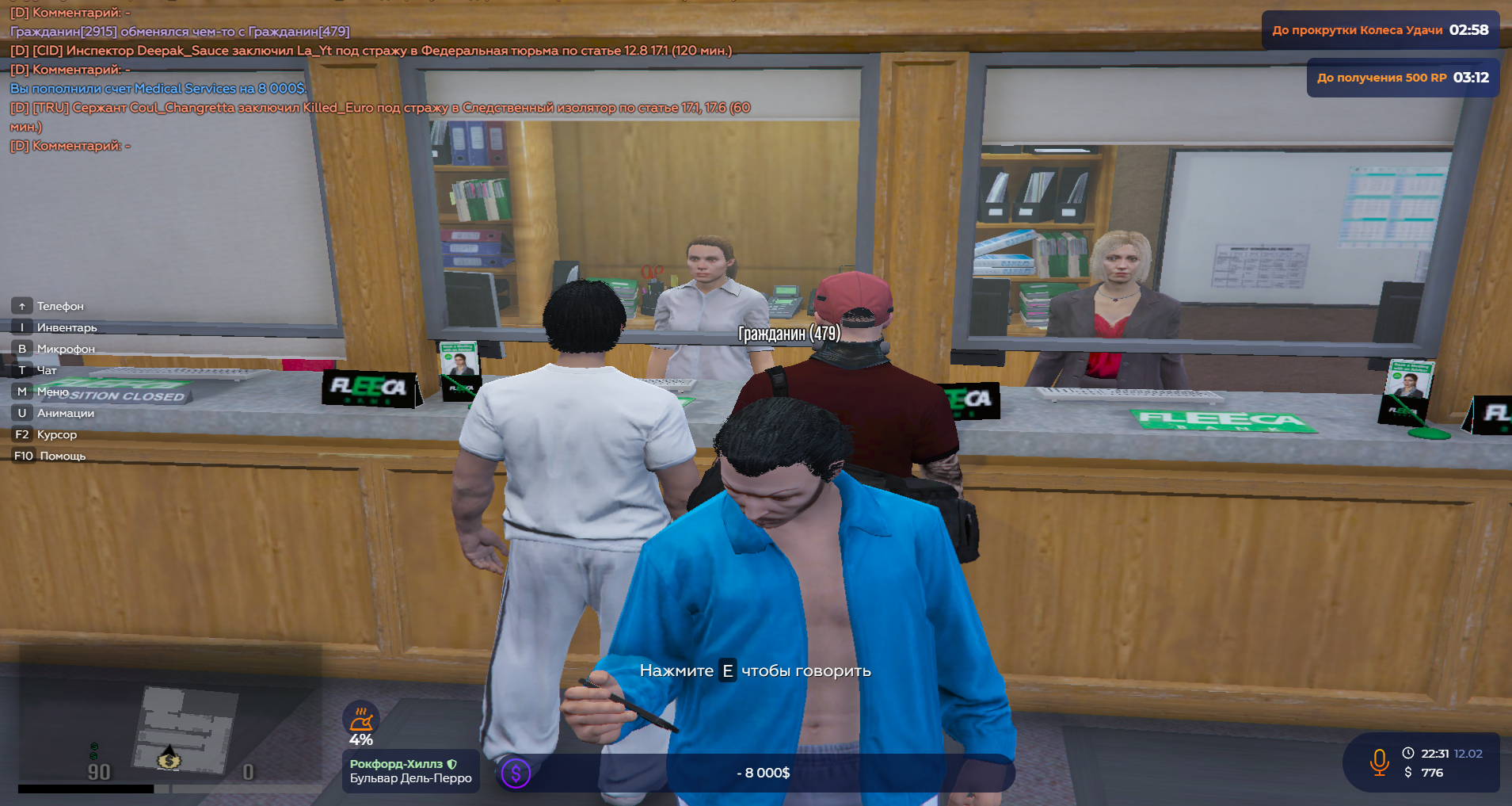Toggle the orange microphone icon
Screen dimensions: 1512x806
tap(1379, 762)
